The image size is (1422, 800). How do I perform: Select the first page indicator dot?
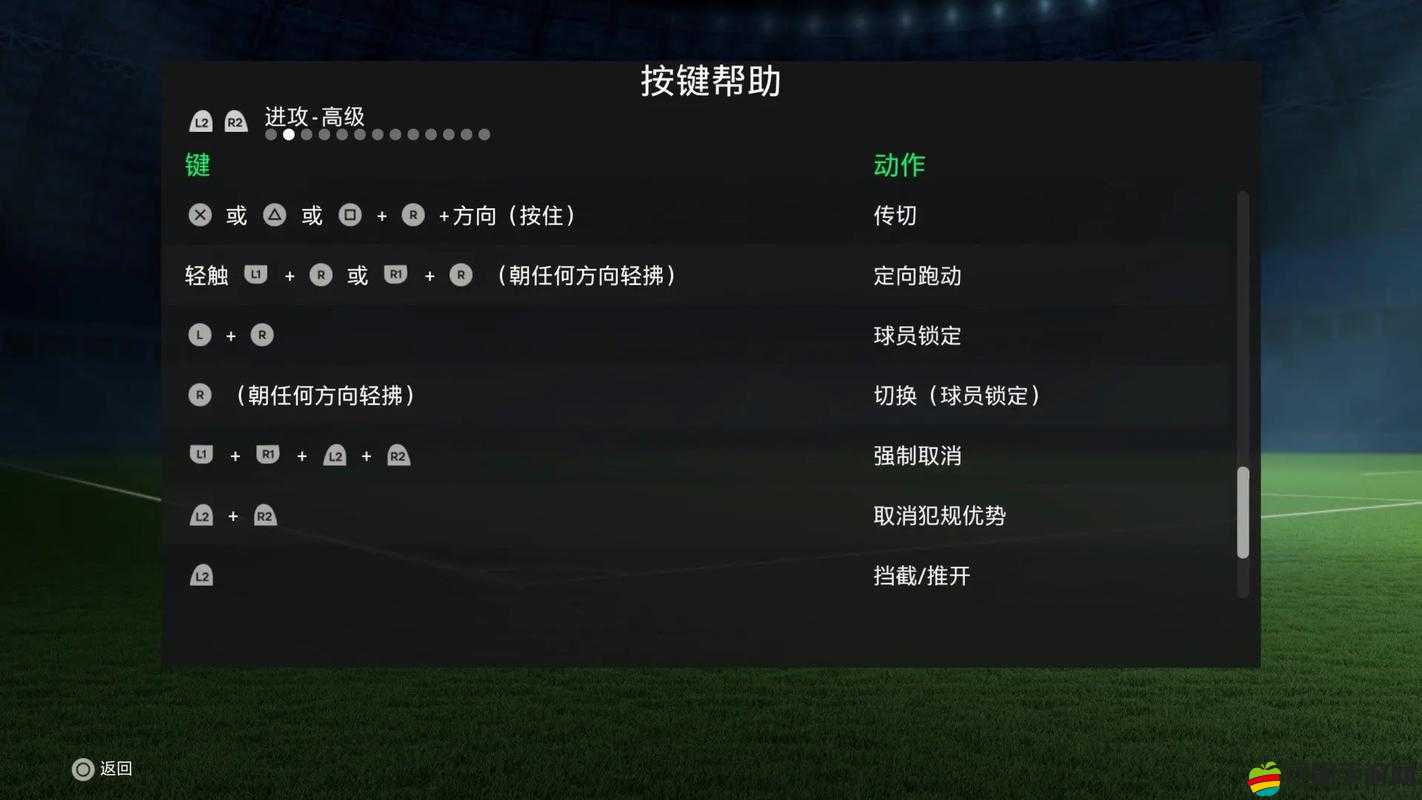[271, 134]
